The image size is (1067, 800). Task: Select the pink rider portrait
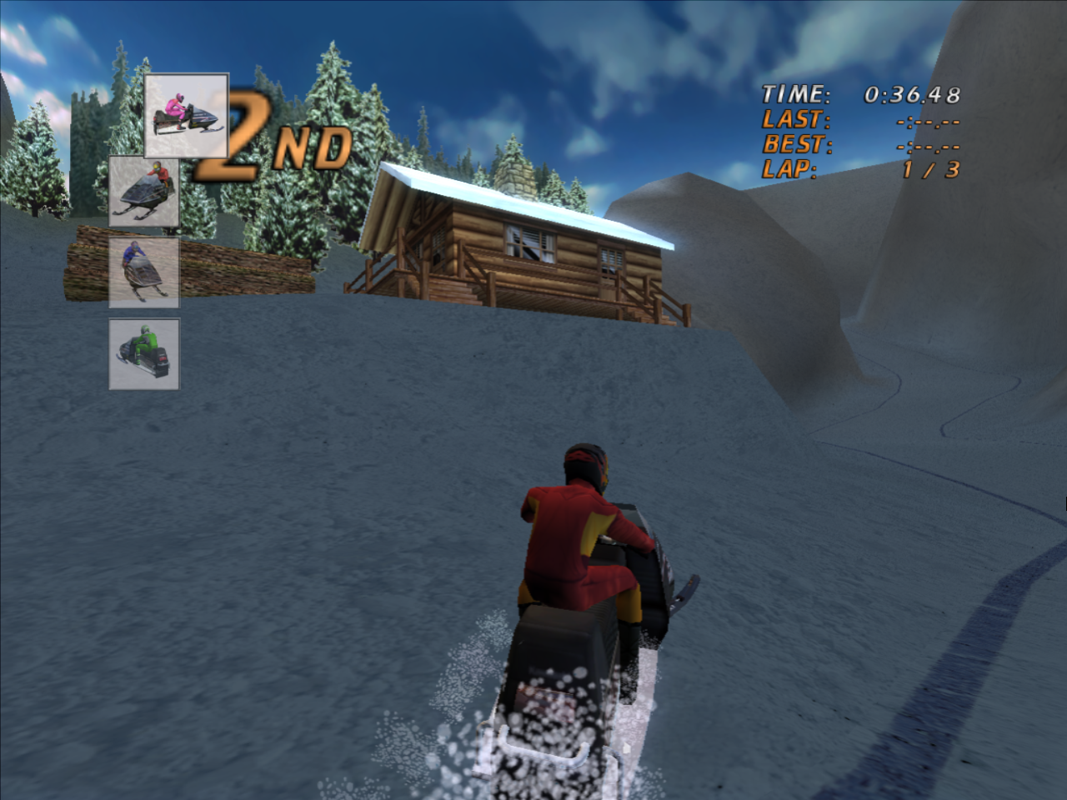tap(186, 115)
